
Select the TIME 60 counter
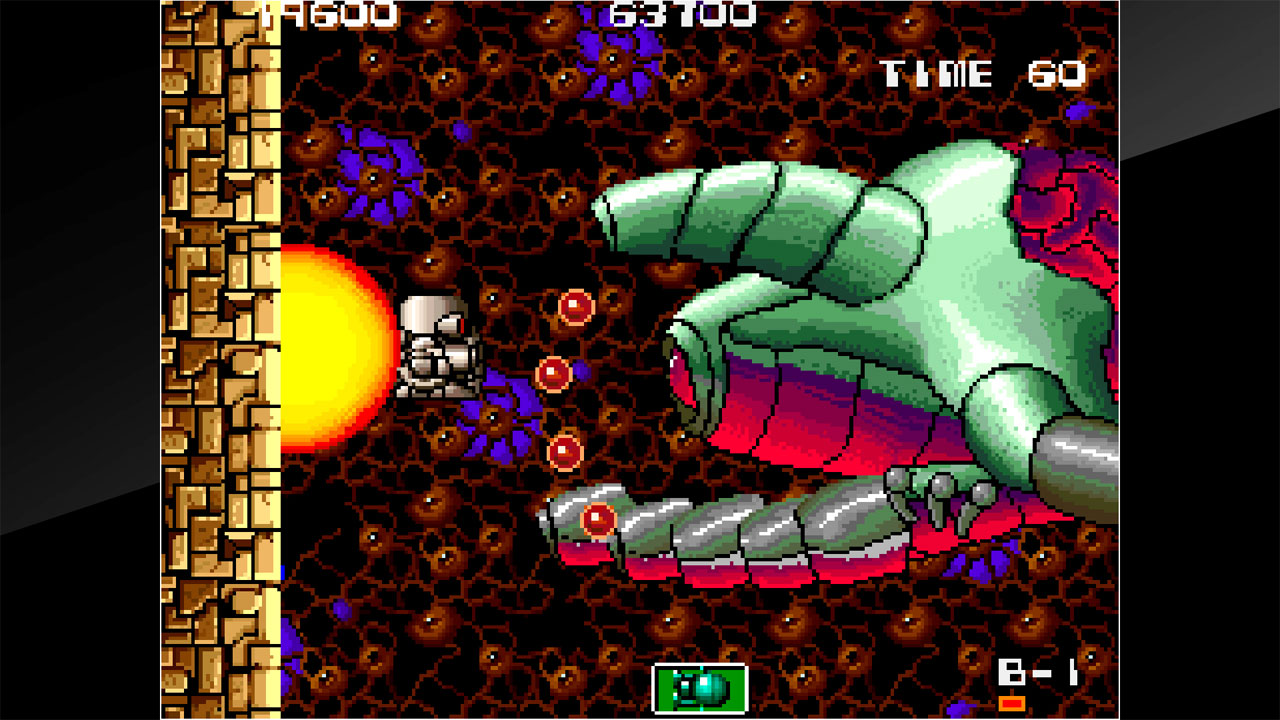[985, 70]
